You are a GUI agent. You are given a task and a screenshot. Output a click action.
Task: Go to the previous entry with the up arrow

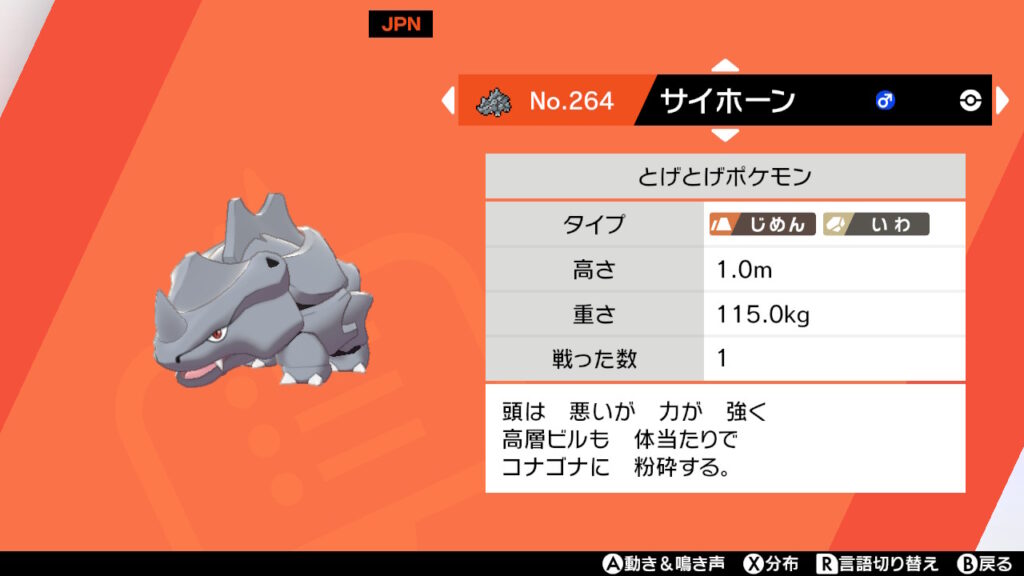click(x=725, y=66)
